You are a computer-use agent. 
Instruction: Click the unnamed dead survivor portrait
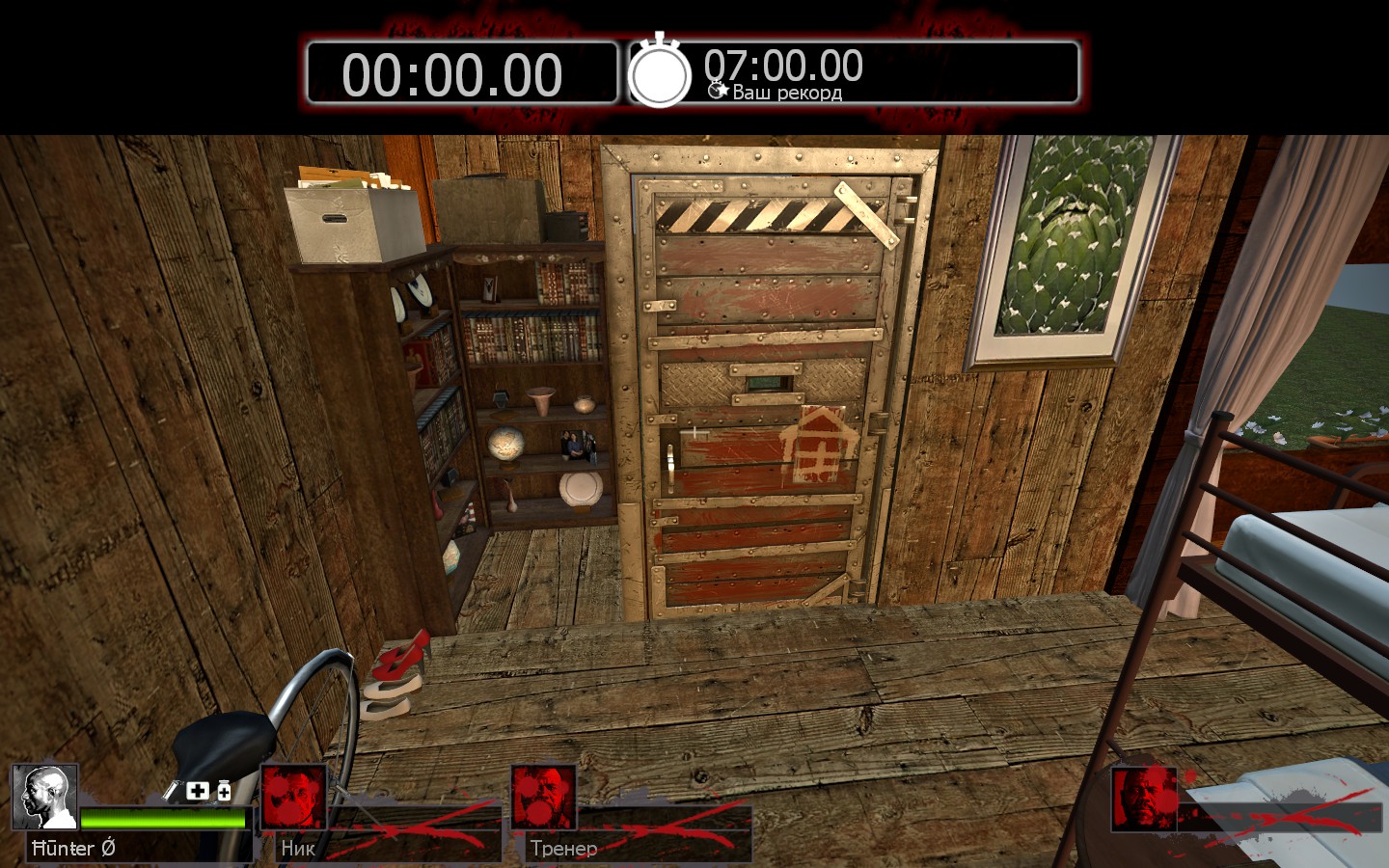[x=1144, y=799]
